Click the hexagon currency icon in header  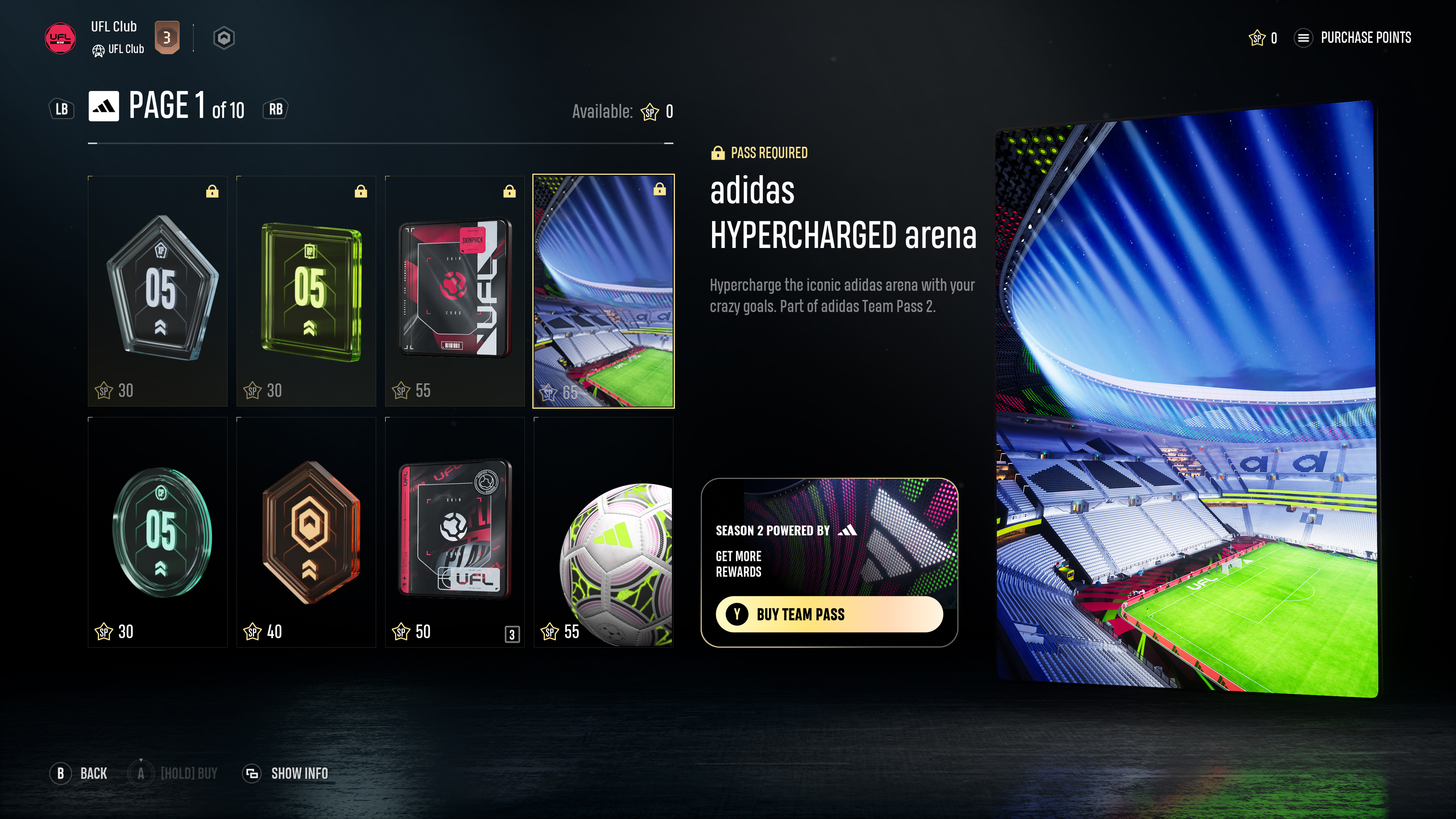click(x=224, y=38)
